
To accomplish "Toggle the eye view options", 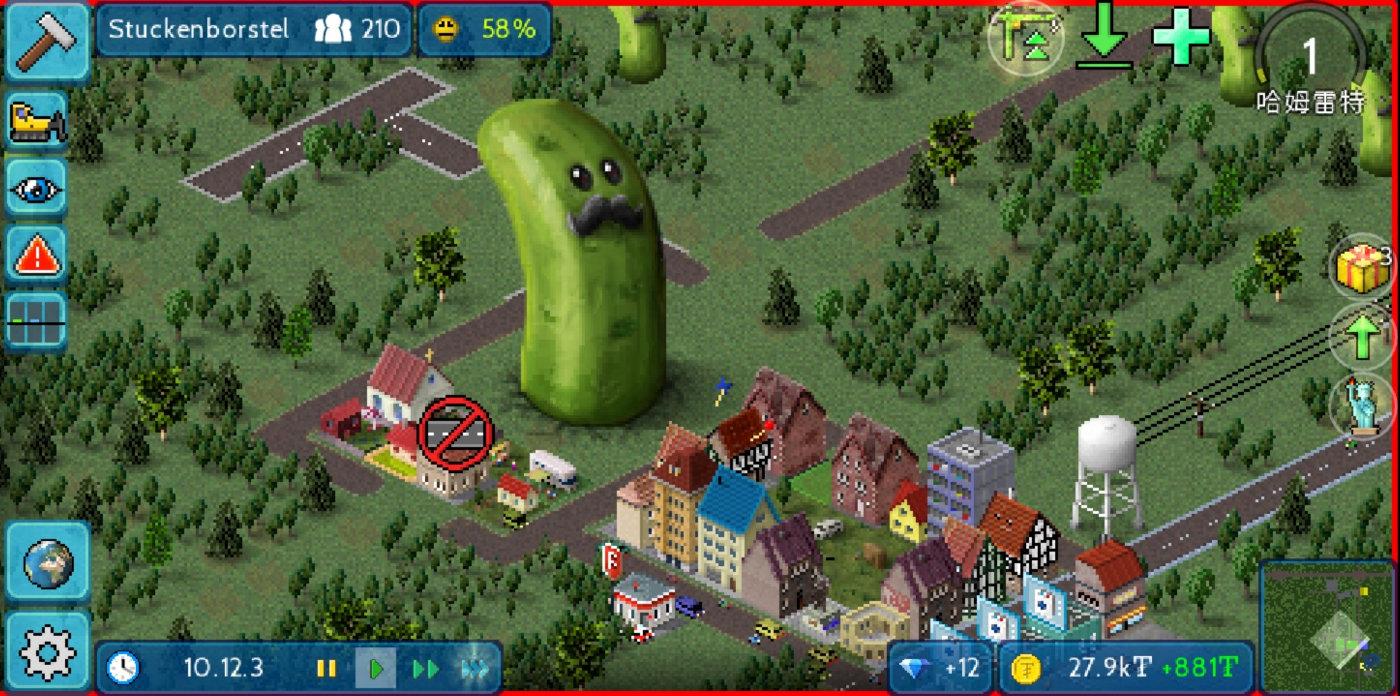I will 37,187.
